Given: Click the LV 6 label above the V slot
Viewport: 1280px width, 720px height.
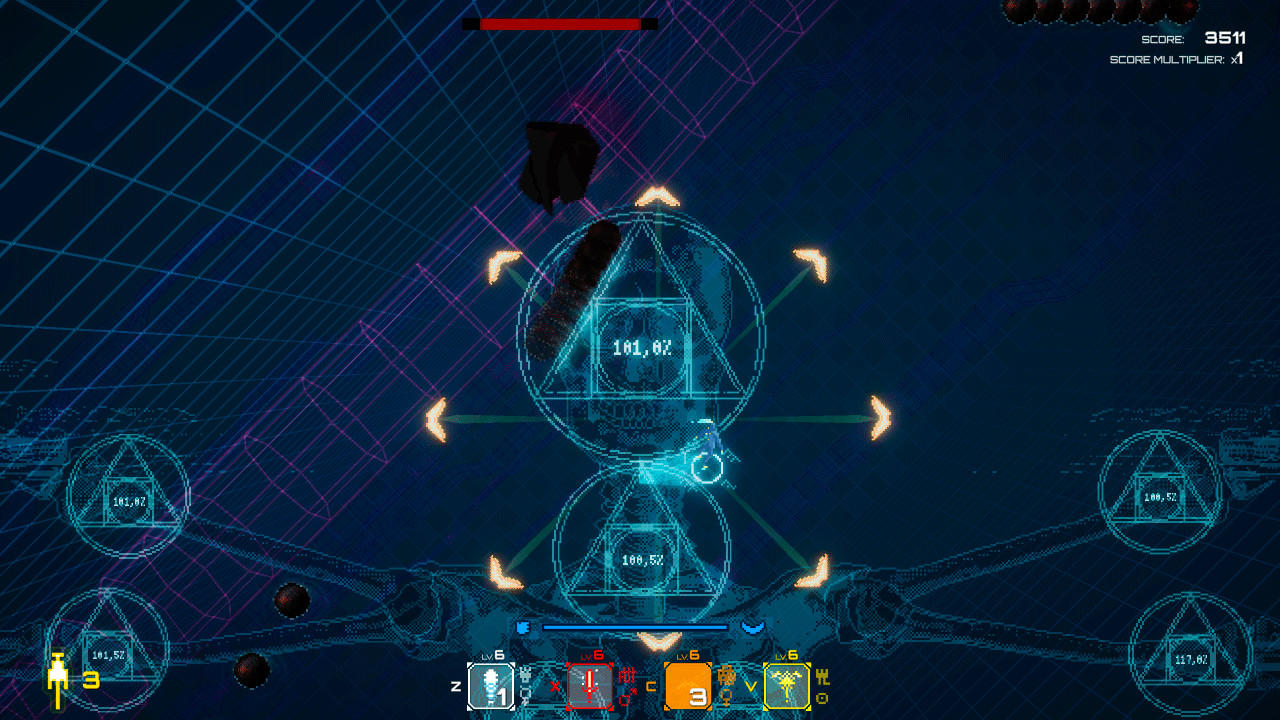Looking at the screenshot, I should click(785, 655).
